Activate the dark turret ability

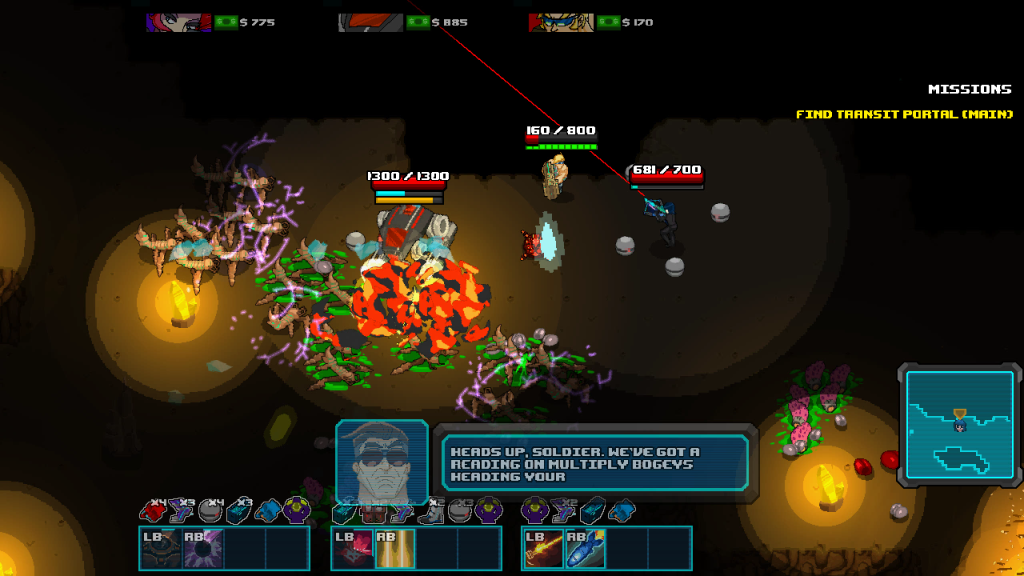(161, 549)
